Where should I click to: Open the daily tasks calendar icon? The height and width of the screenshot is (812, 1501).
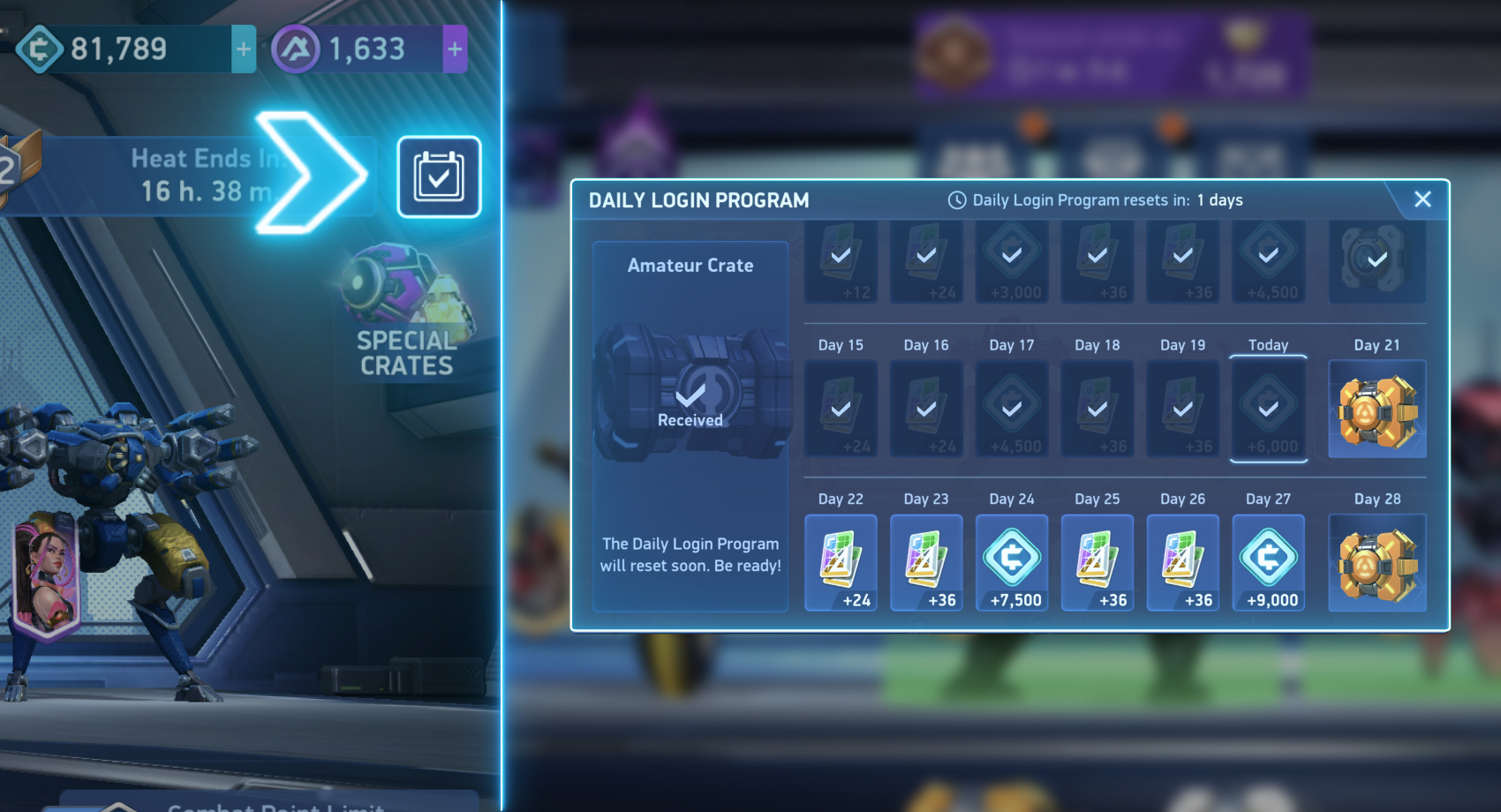439,177
